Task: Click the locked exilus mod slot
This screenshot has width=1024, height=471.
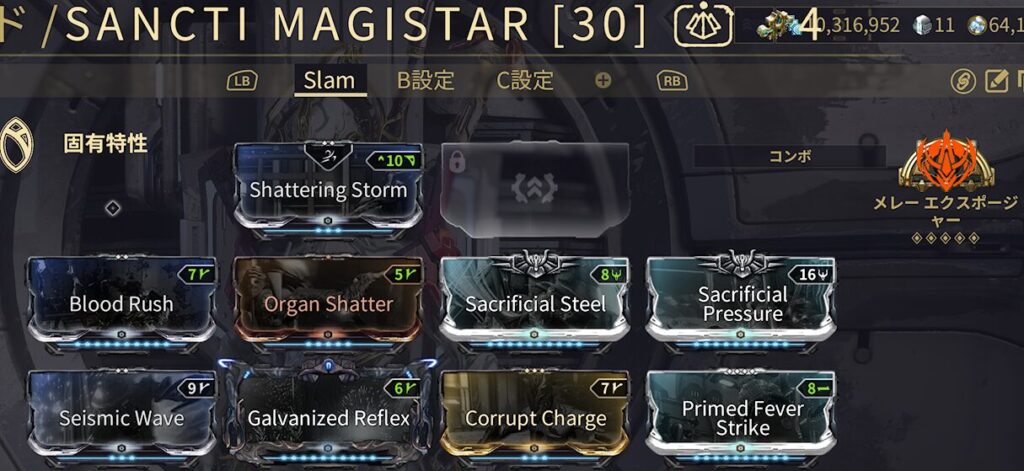Action: tap(535, 188)
